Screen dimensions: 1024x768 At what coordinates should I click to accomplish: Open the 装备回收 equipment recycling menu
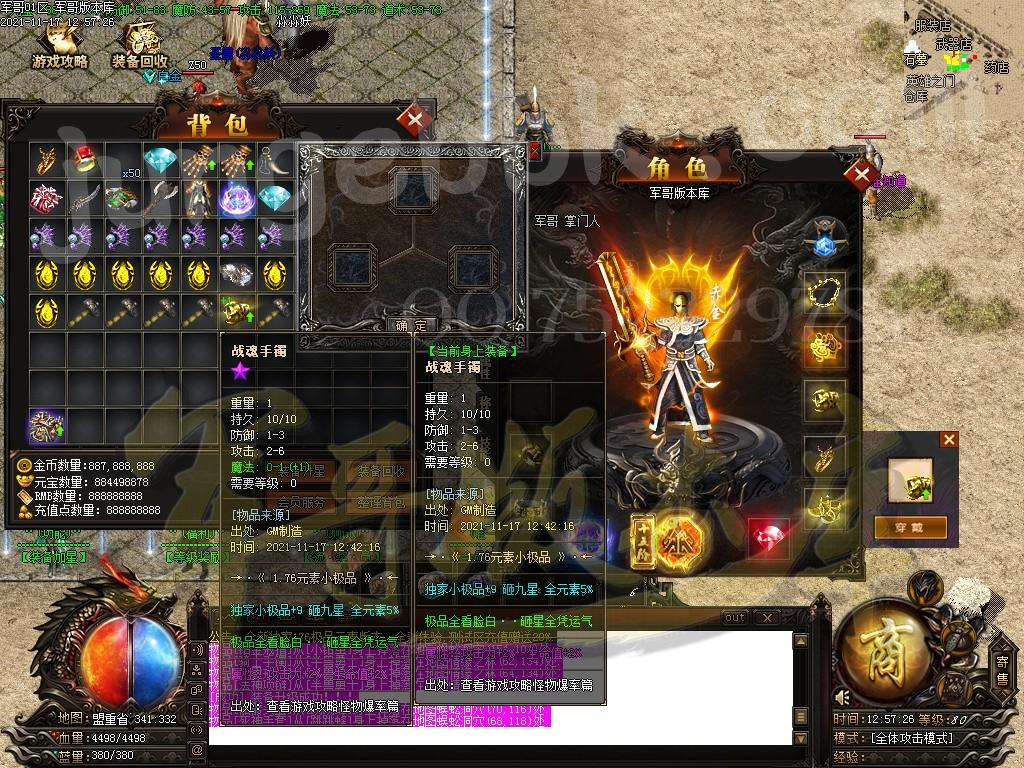(140, 46)
